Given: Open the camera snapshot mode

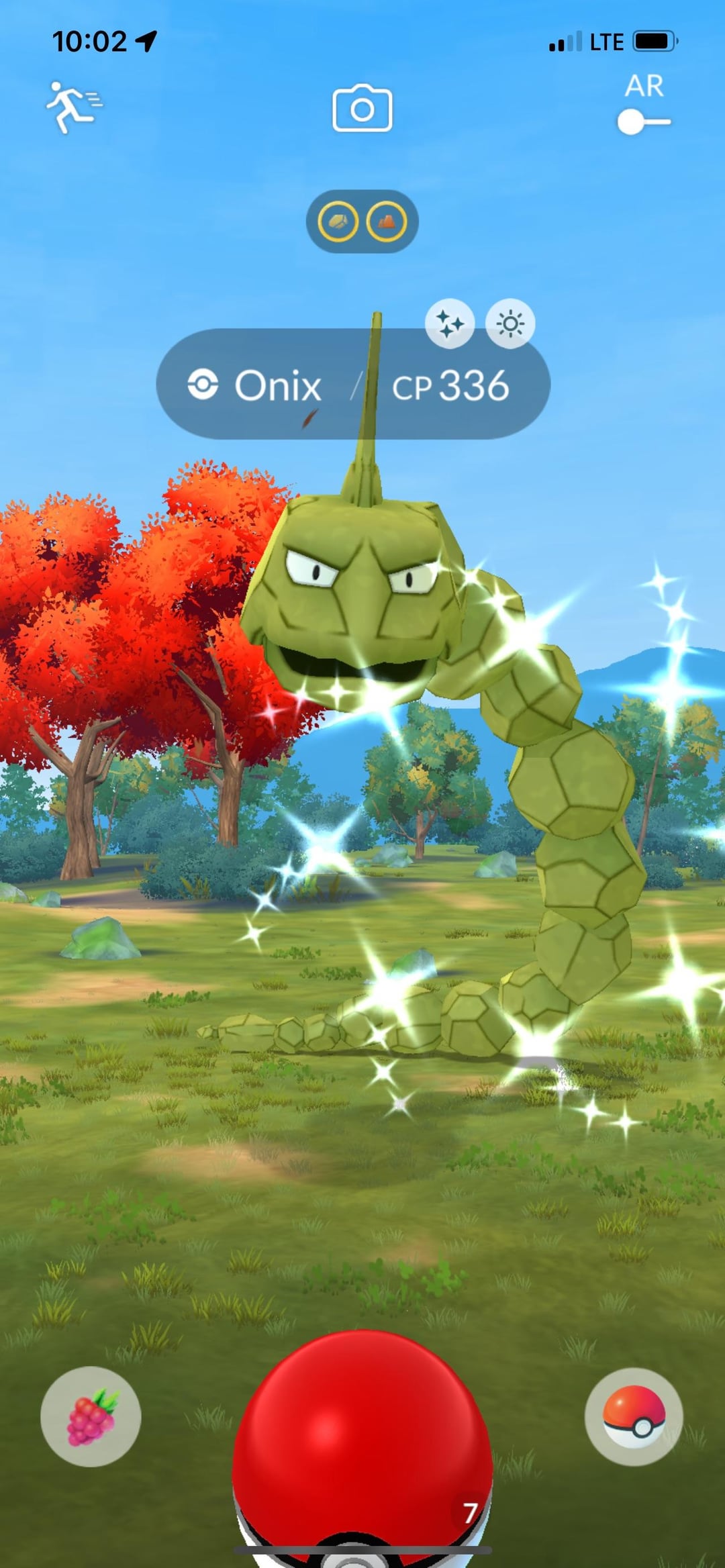Looking at the screenshot, I should (362, 108).
